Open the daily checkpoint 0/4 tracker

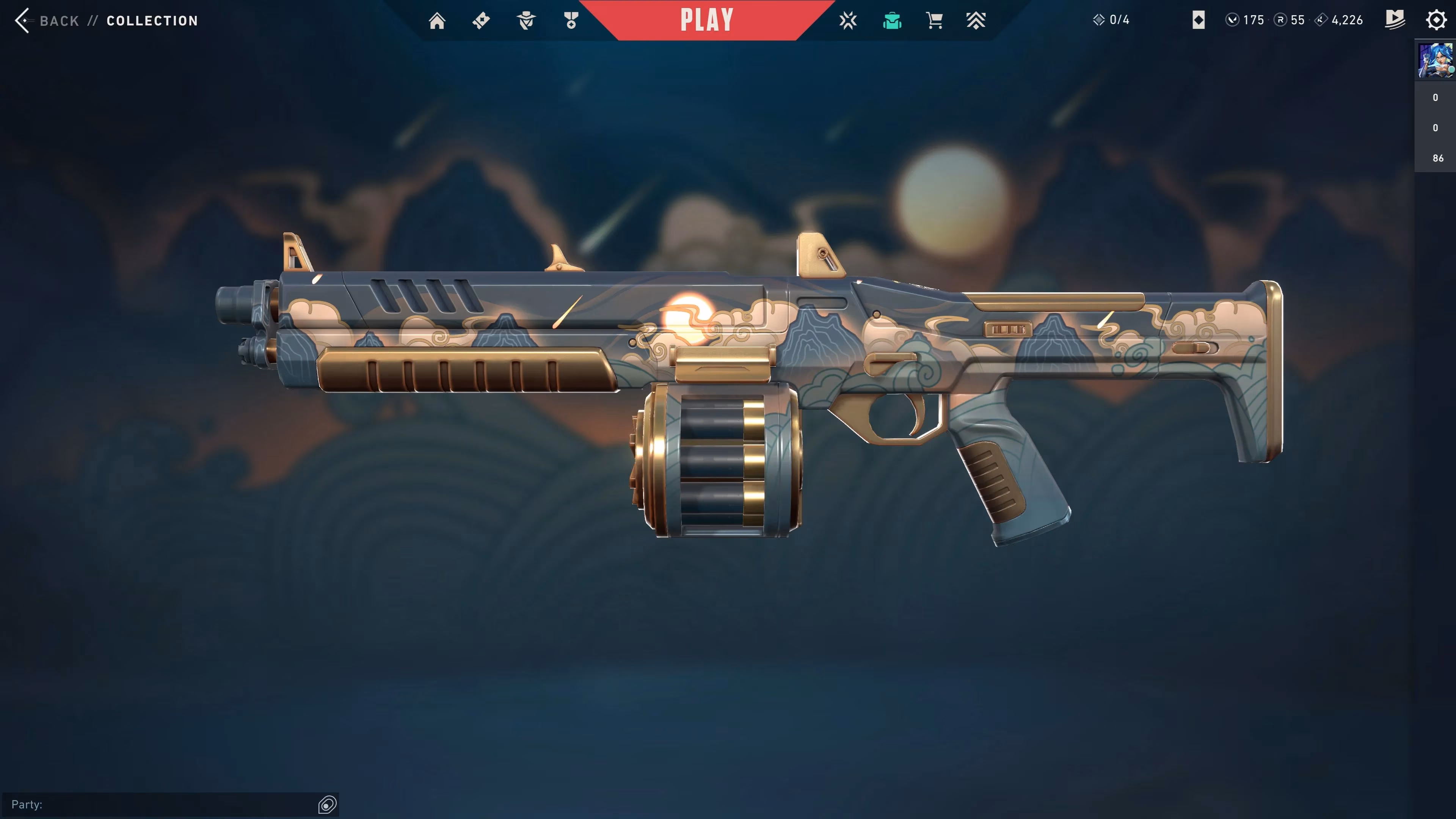point(1111,20)
